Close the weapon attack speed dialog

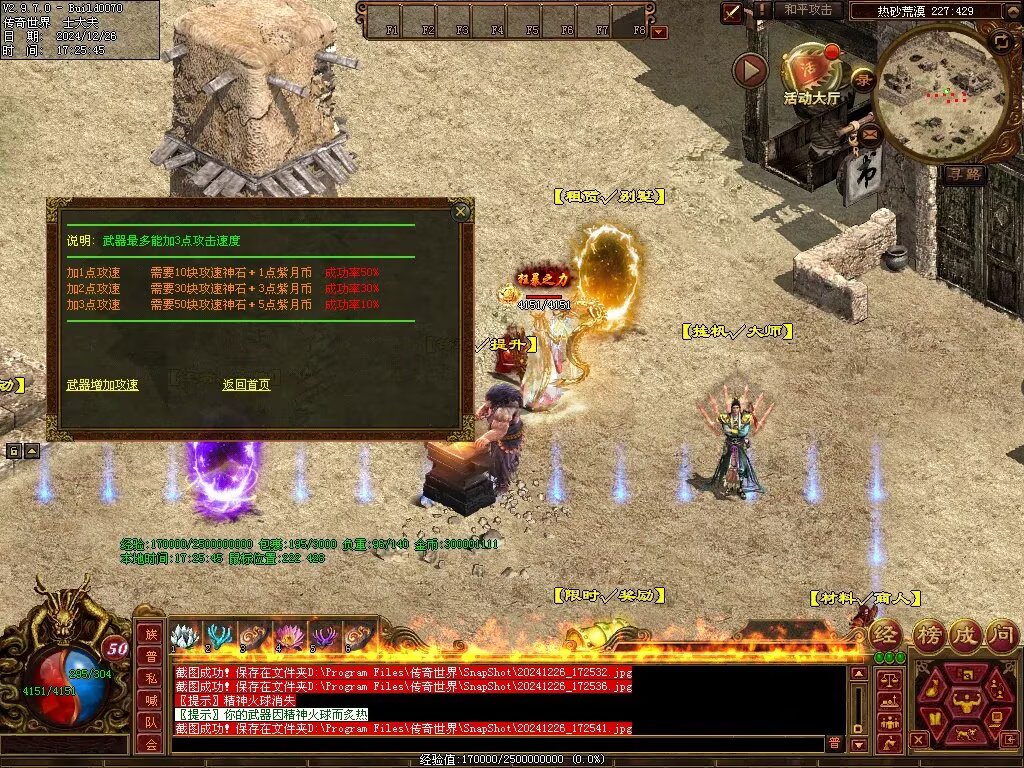point(460,211)
